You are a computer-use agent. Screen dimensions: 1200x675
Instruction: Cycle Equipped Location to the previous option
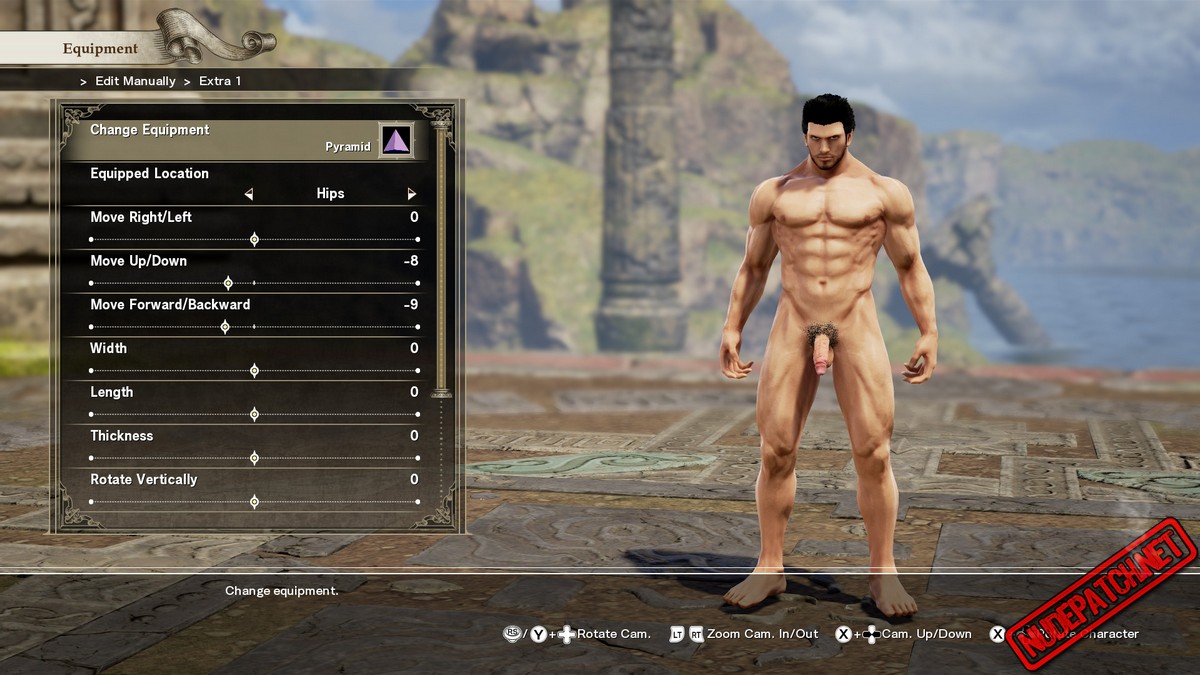pyautogui.click(x=249, y=194)
